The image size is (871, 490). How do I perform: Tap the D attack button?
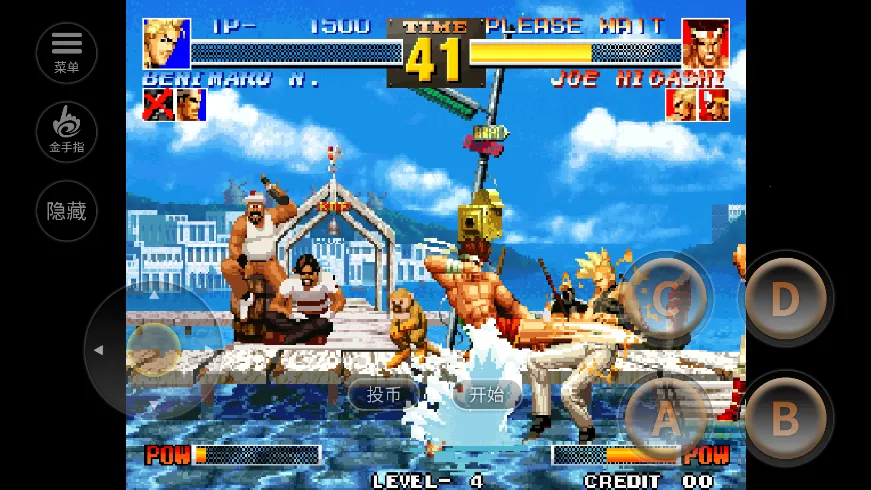point(786,299)
